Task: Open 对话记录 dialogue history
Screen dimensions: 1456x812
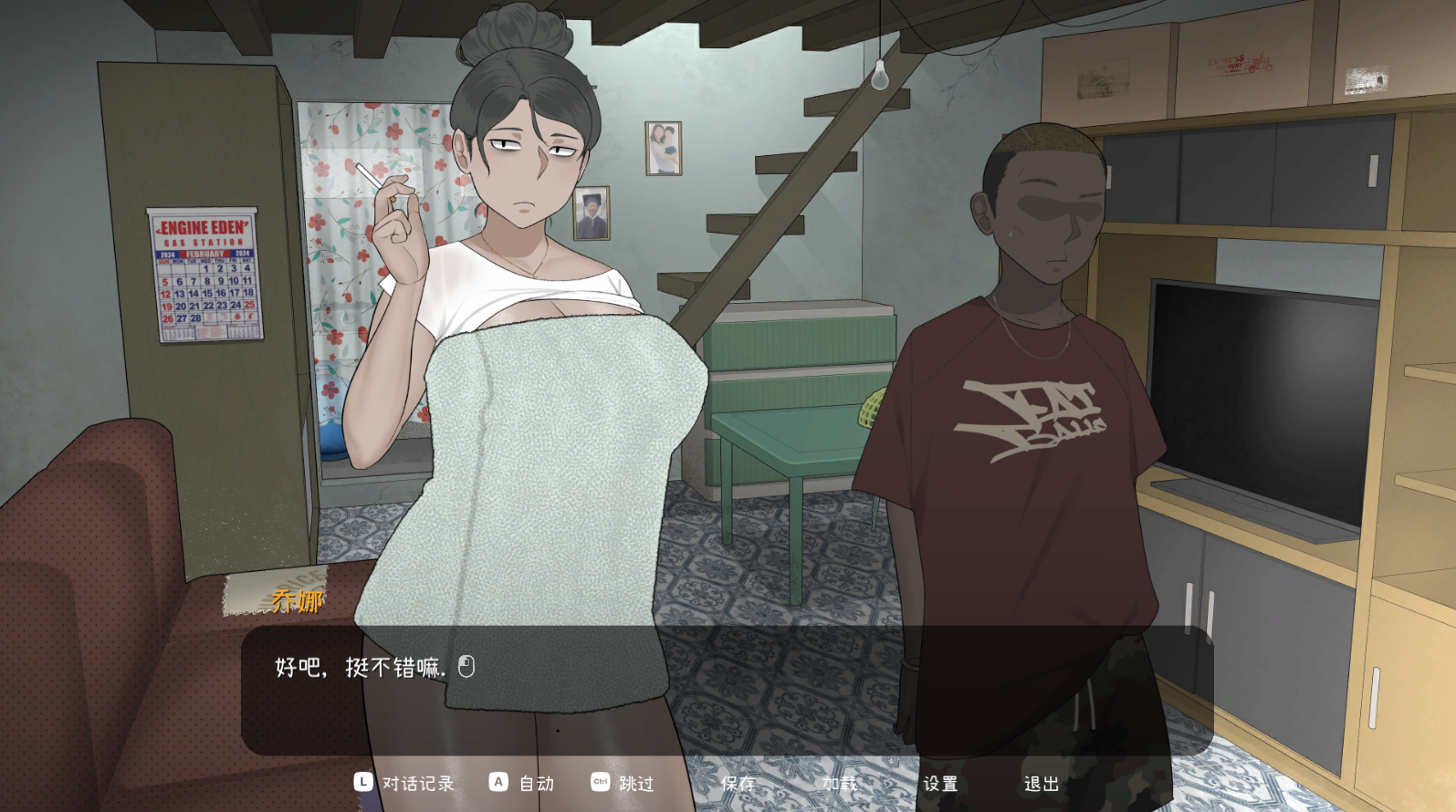Action: coord(420,783)
